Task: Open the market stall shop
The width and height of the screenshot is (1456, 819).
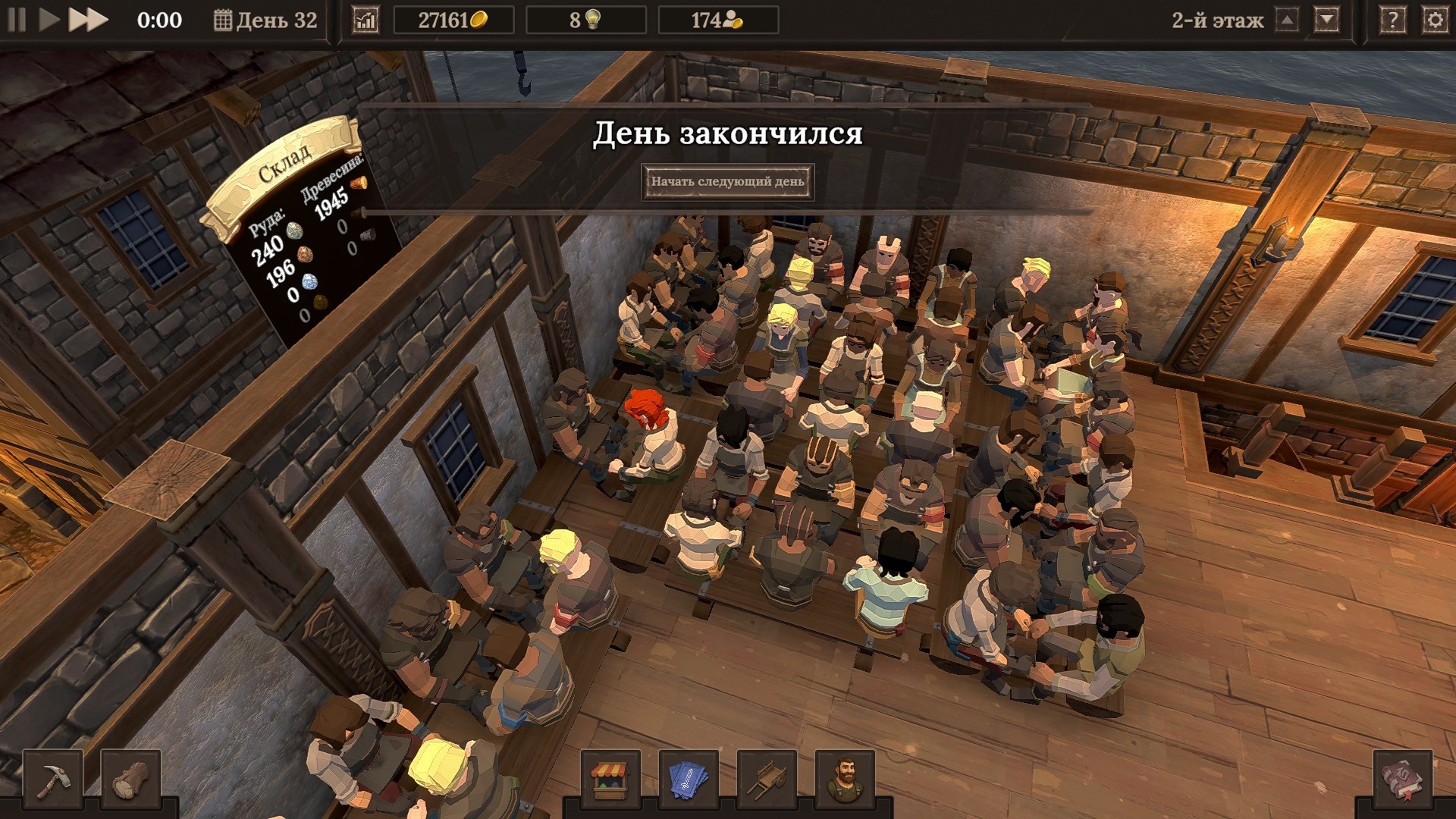Action: pyautogui.click(x=610, y=779)
